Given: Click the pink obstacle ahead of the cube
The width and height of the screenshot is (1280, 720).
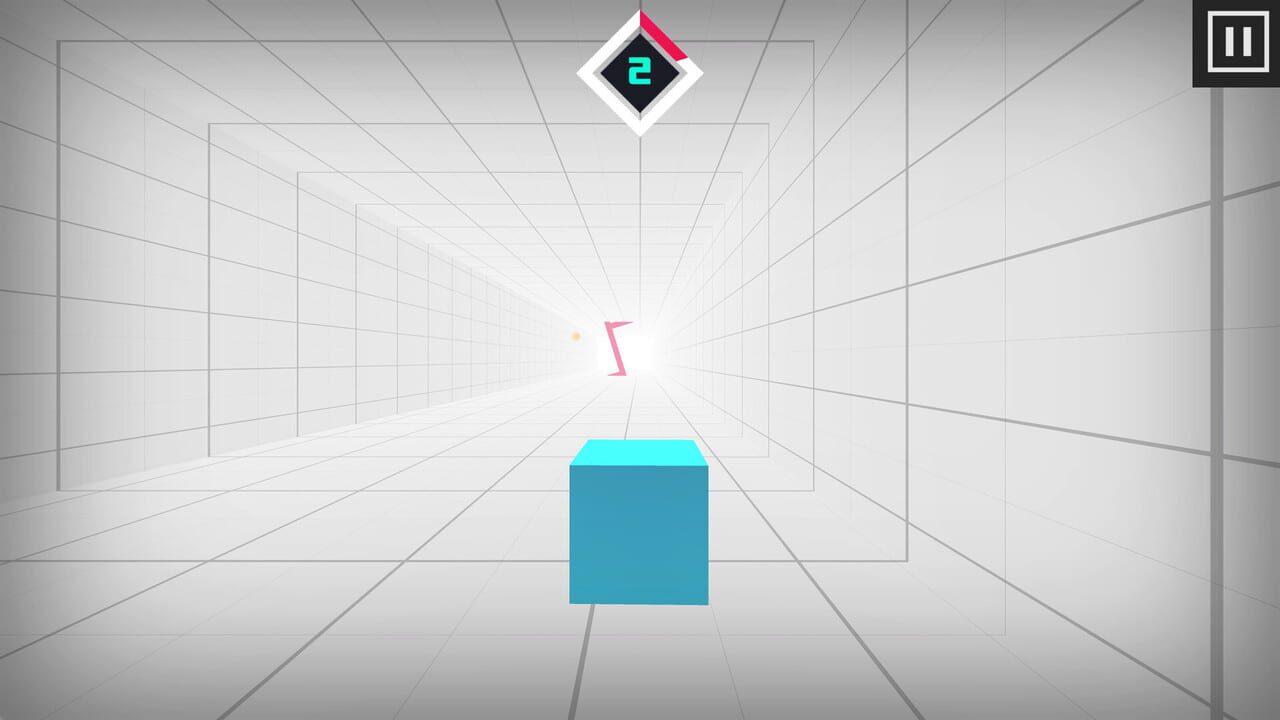Looking at the screenshot, I should click(615, 348).
